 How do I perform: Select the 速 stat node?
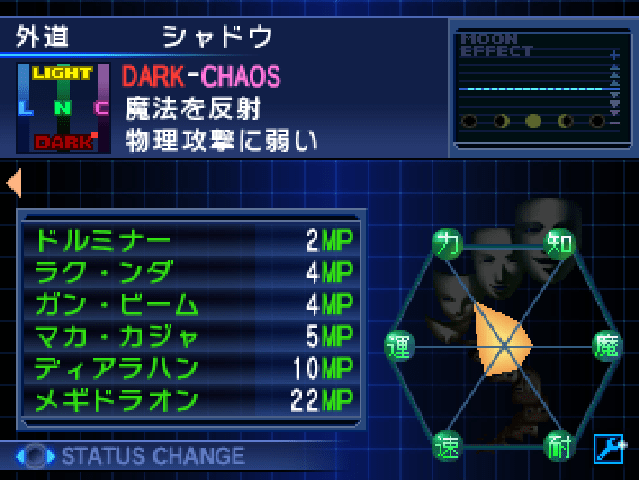[446, 445]
